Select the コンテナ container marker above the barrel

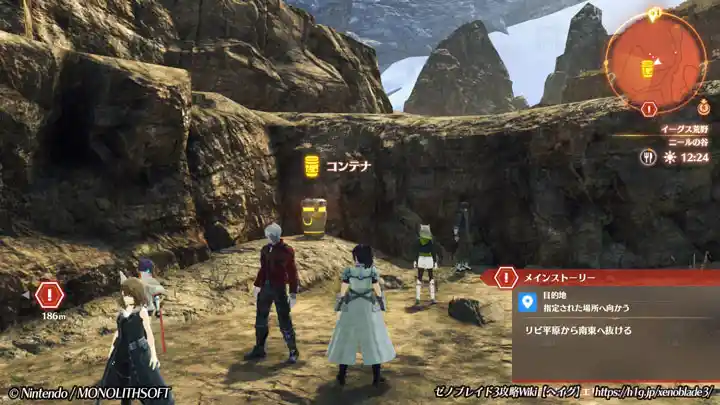click(x=312, y=165)
